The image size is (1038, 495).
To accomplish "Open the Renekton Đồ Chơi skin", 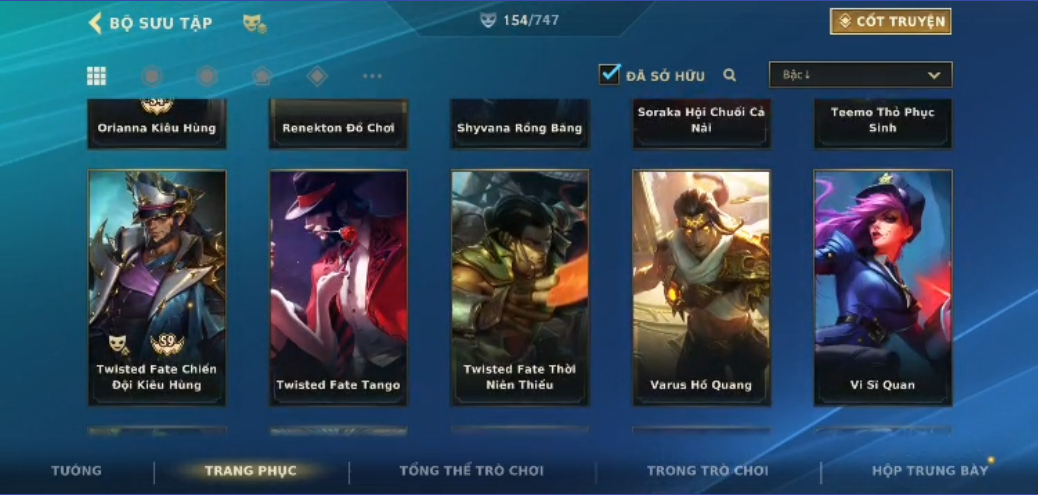I will pos(338,124).
